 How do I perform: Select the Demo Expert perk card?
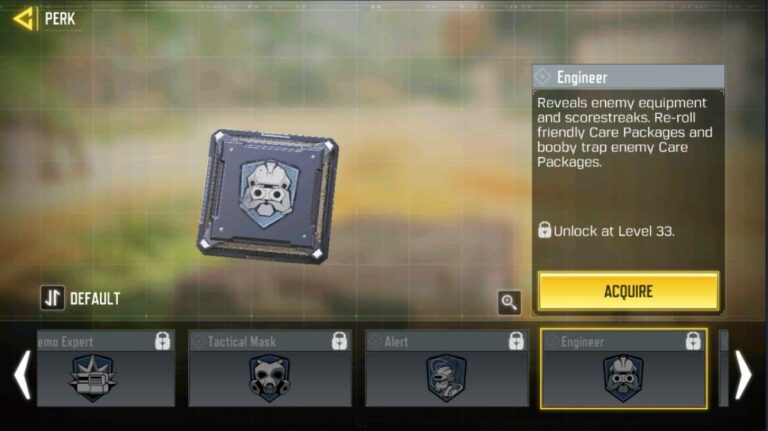tap(104, 369)
